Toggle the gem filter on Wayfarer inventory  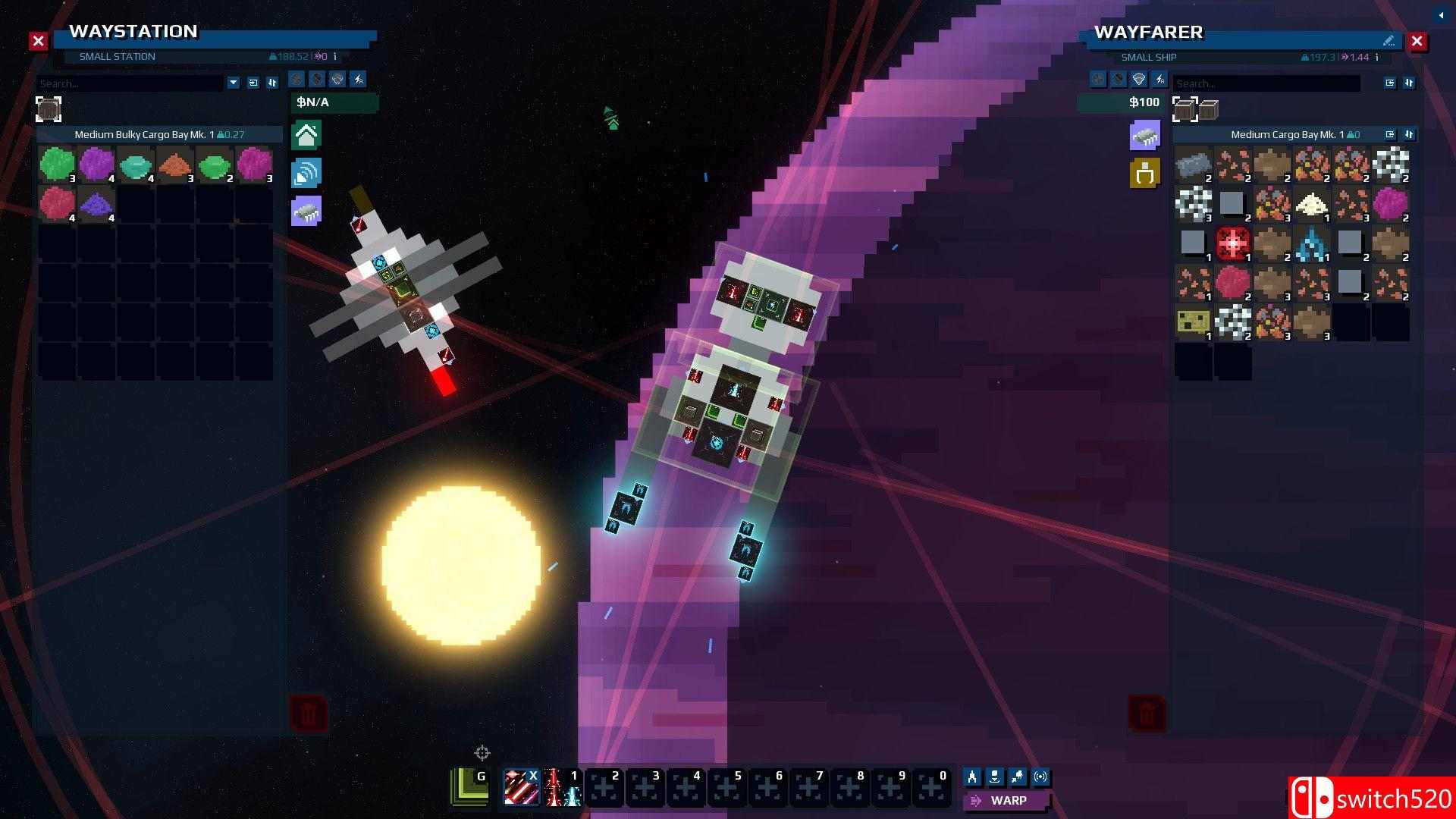[1138, 79]
